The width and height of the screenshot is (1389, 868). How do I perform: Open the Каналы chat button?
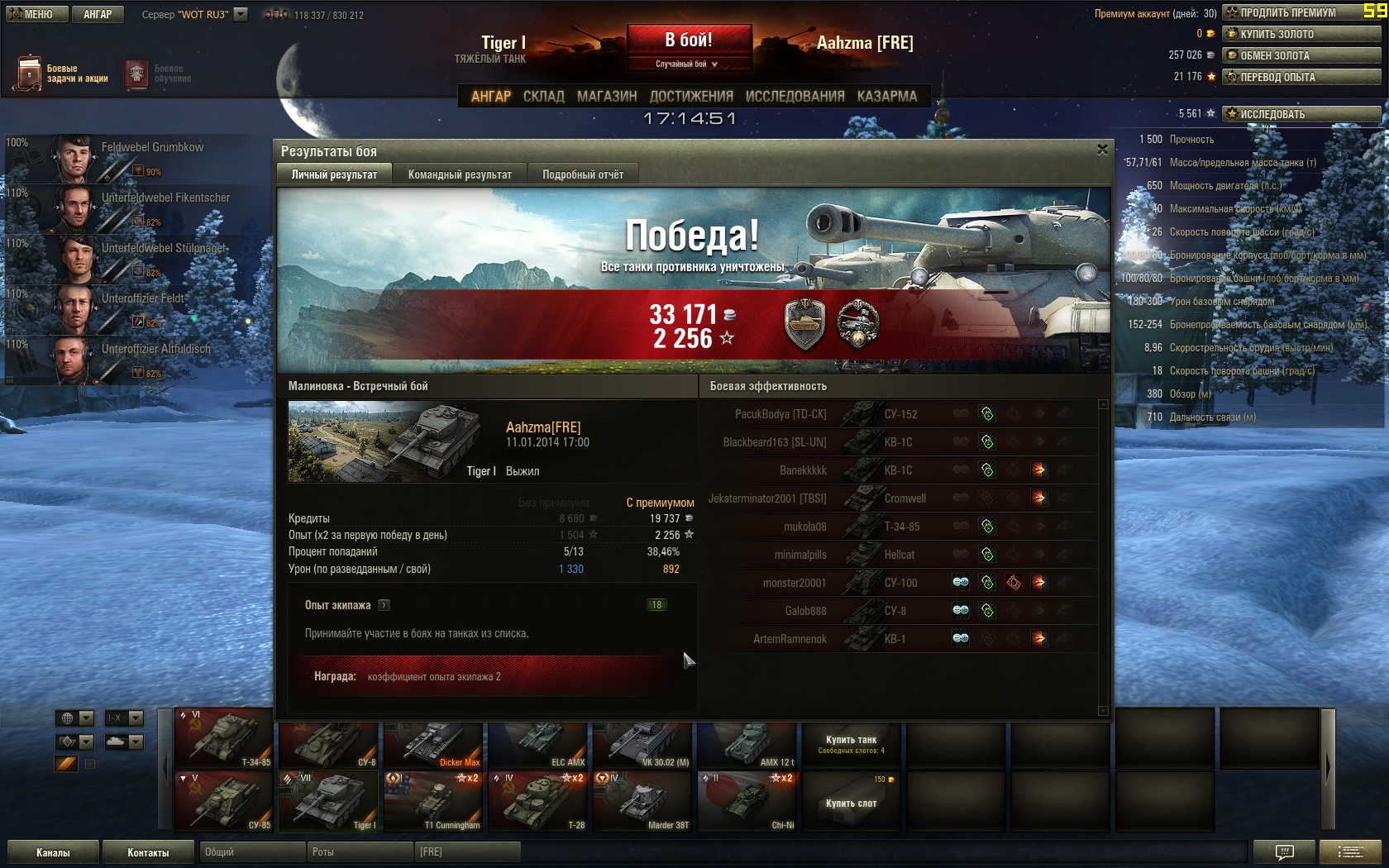click(x=53, y=852)
